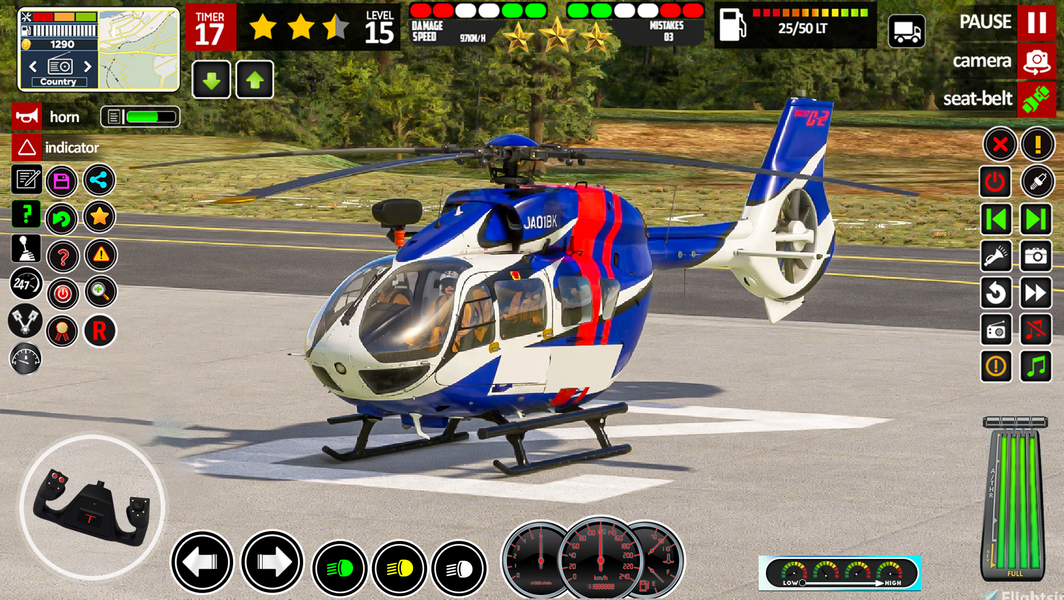1064x600 pixels.
Task: Turn on the indicator triangle button
Action: tap(27, 148)
